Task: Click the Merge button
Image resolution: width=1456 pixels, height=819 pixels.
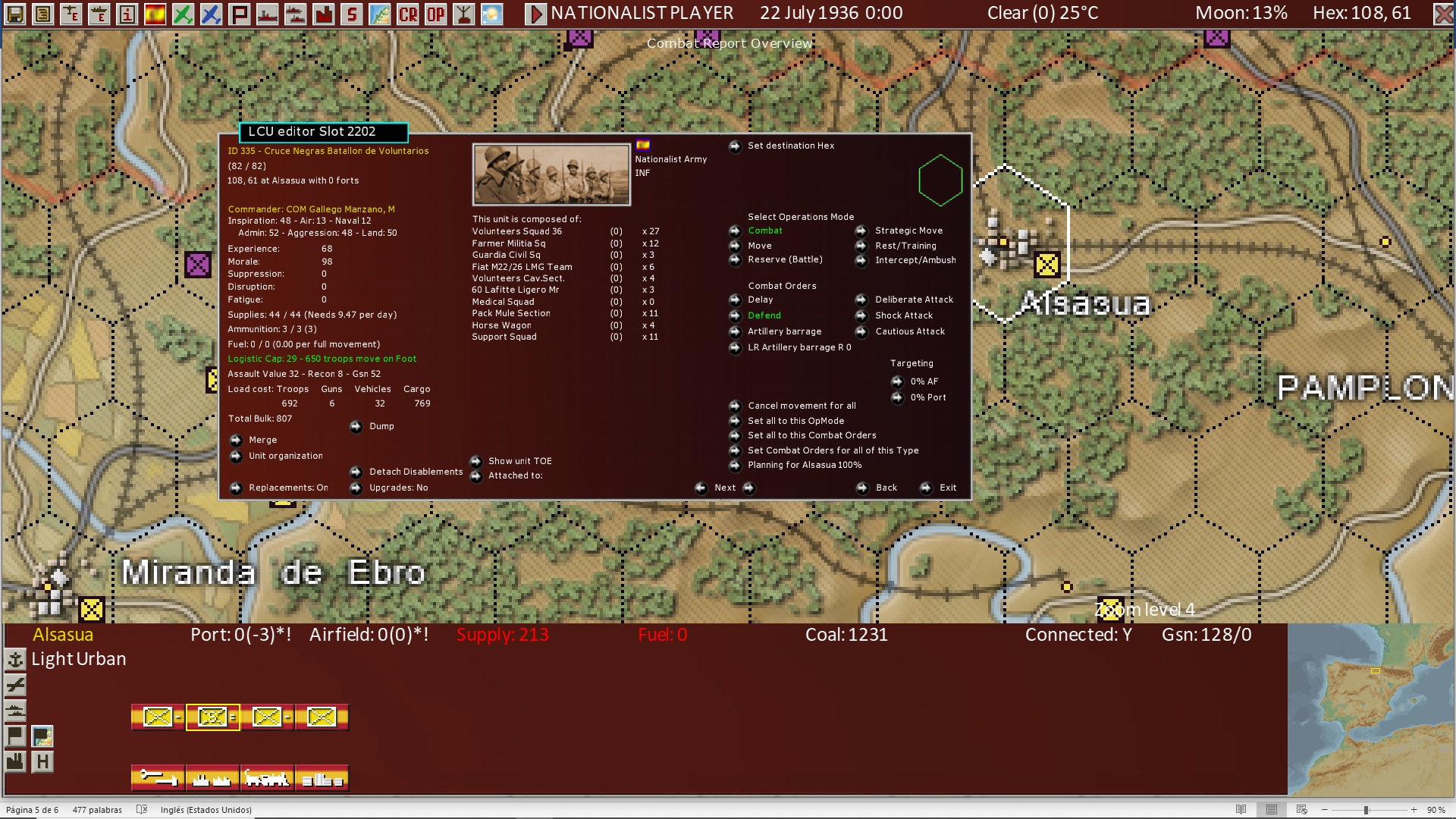Action: (263, 440)
